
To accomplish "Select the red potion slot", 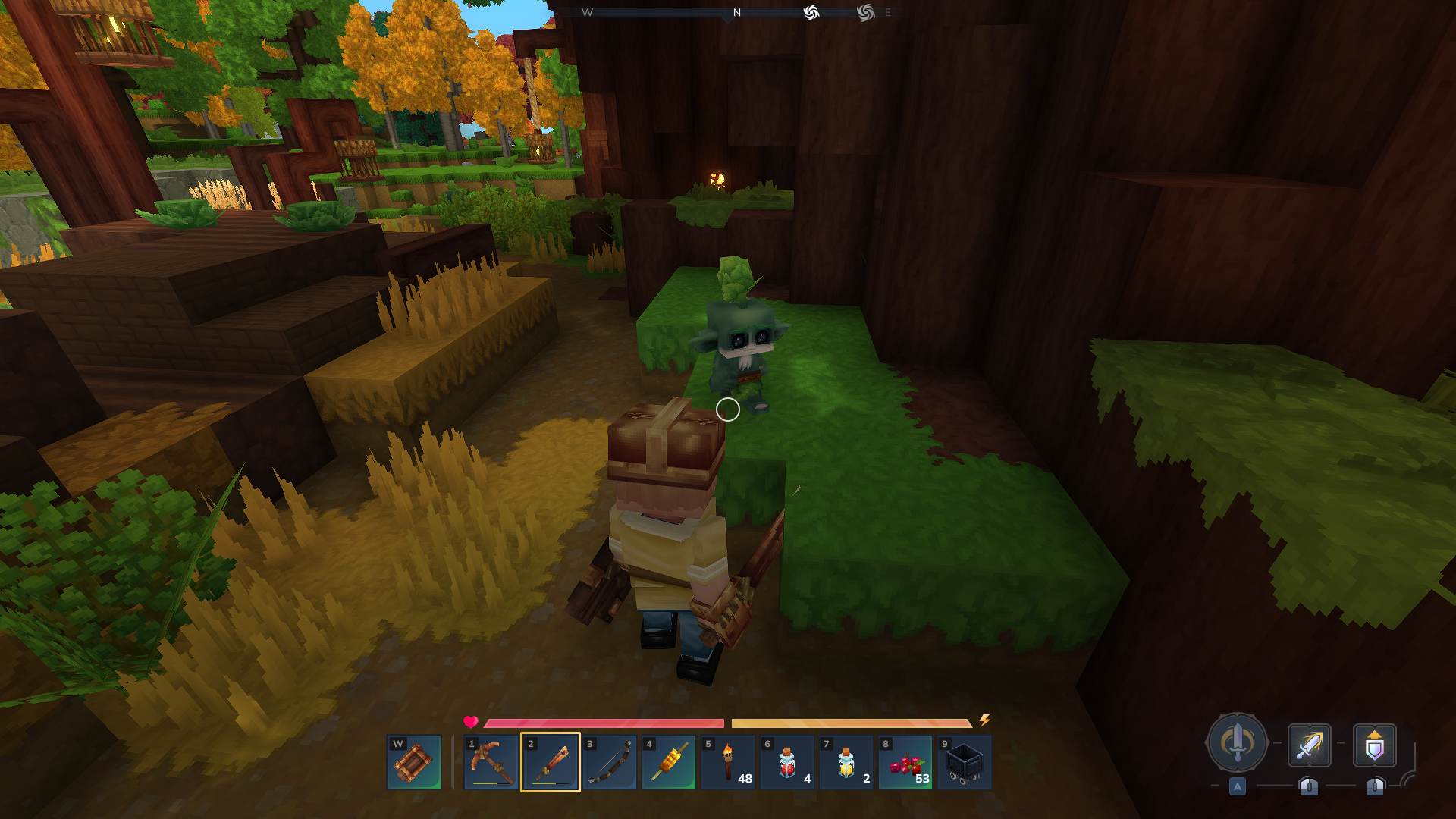I will coord(787,761).
